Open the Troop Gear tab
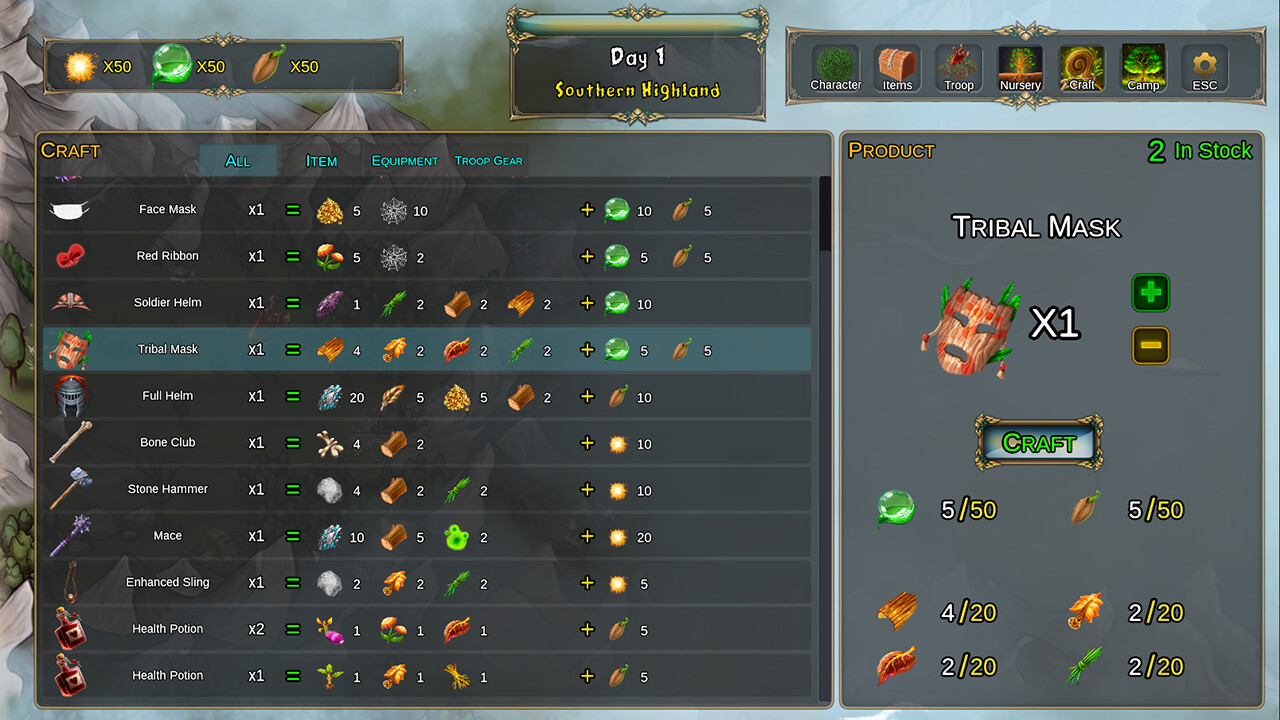1280x720 pixels. 489,161
